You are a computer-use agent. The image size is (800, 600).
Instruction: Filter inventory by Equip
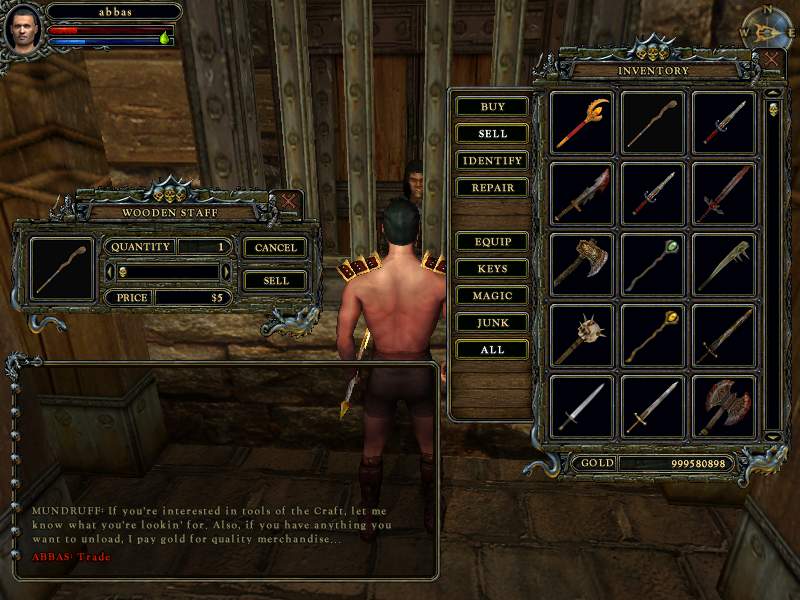click(492, 242)
